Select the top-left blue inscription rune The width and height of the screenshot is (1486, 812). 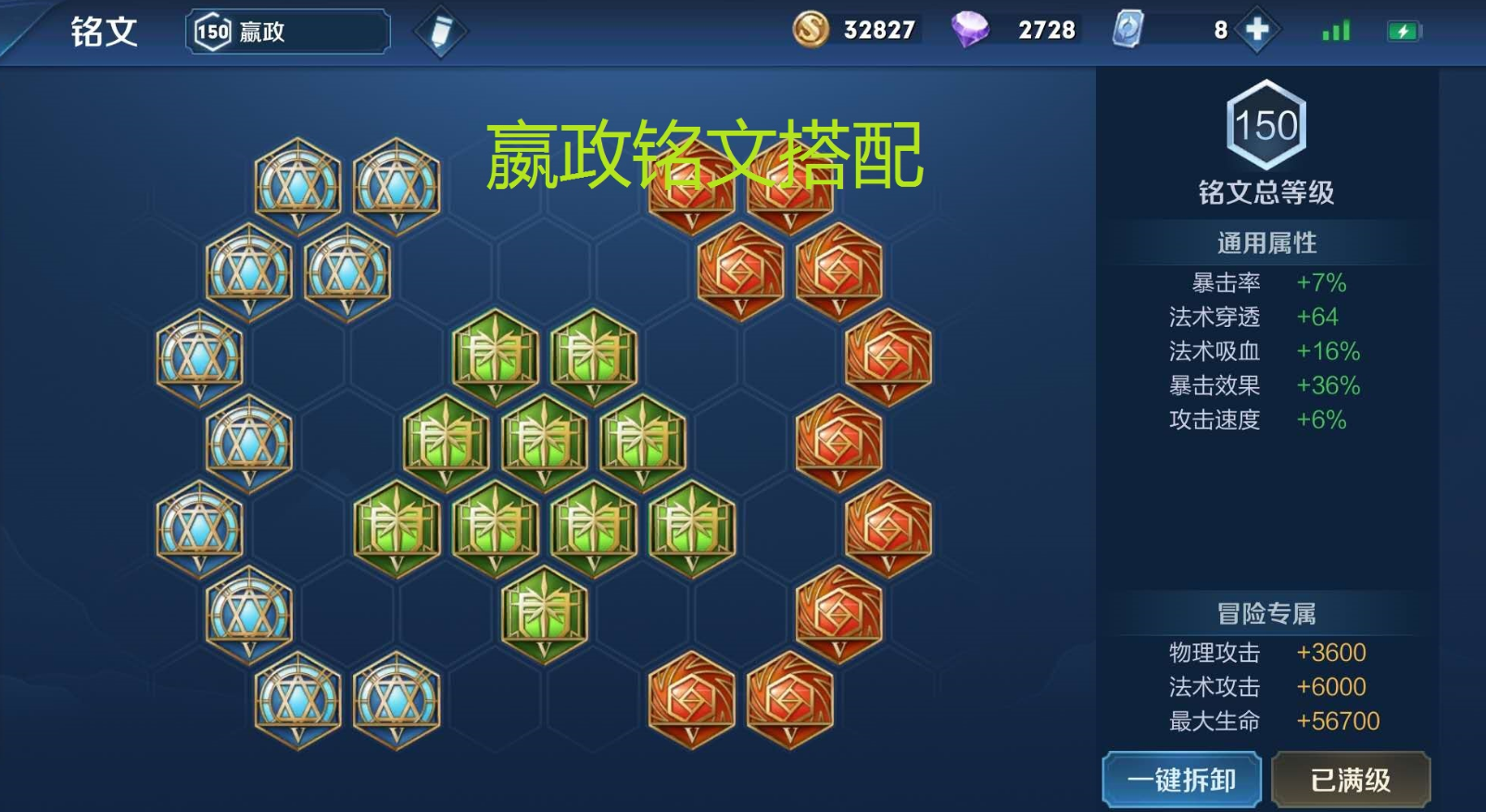click(295, 181)
